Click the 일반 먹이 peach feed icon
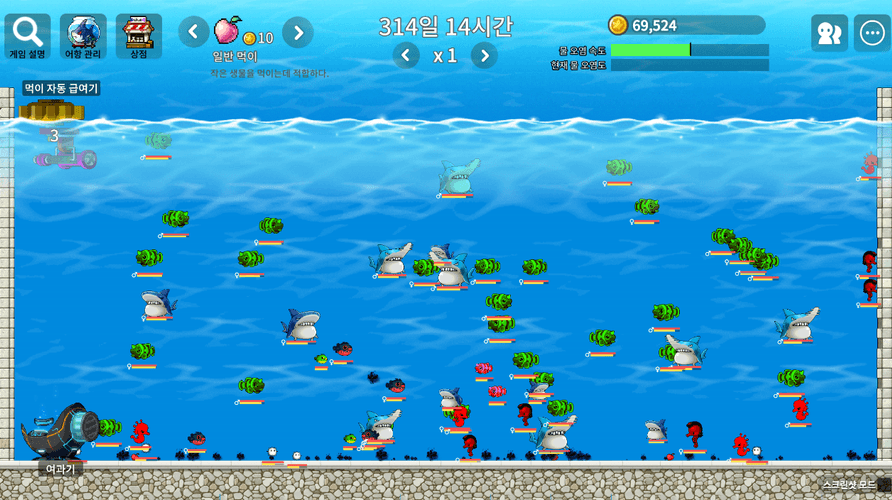892x500 pixels. [x=228, y=29]
